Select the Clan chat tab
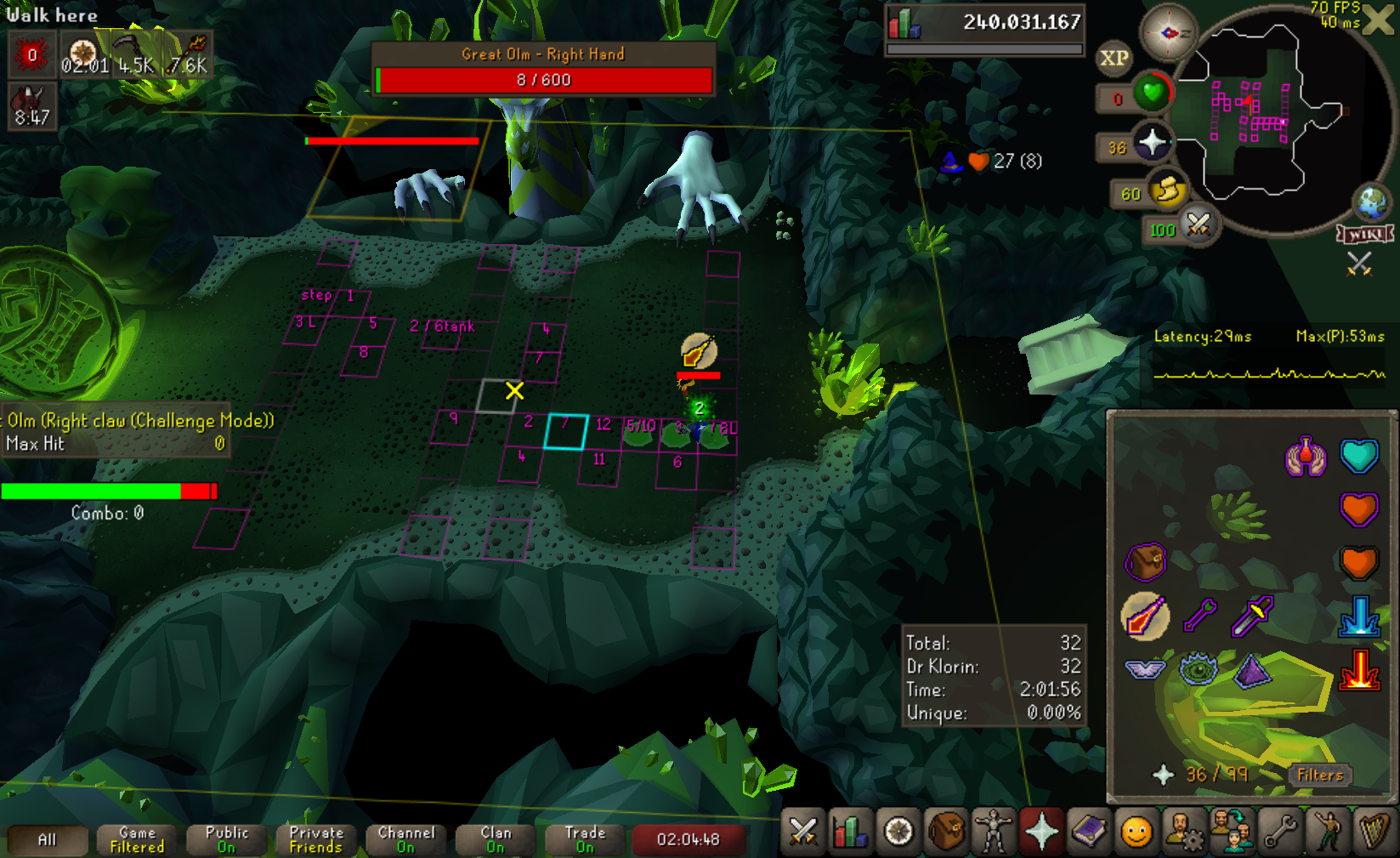The width and height of the screenshot is (1400, 858). [x=496, y=840]
